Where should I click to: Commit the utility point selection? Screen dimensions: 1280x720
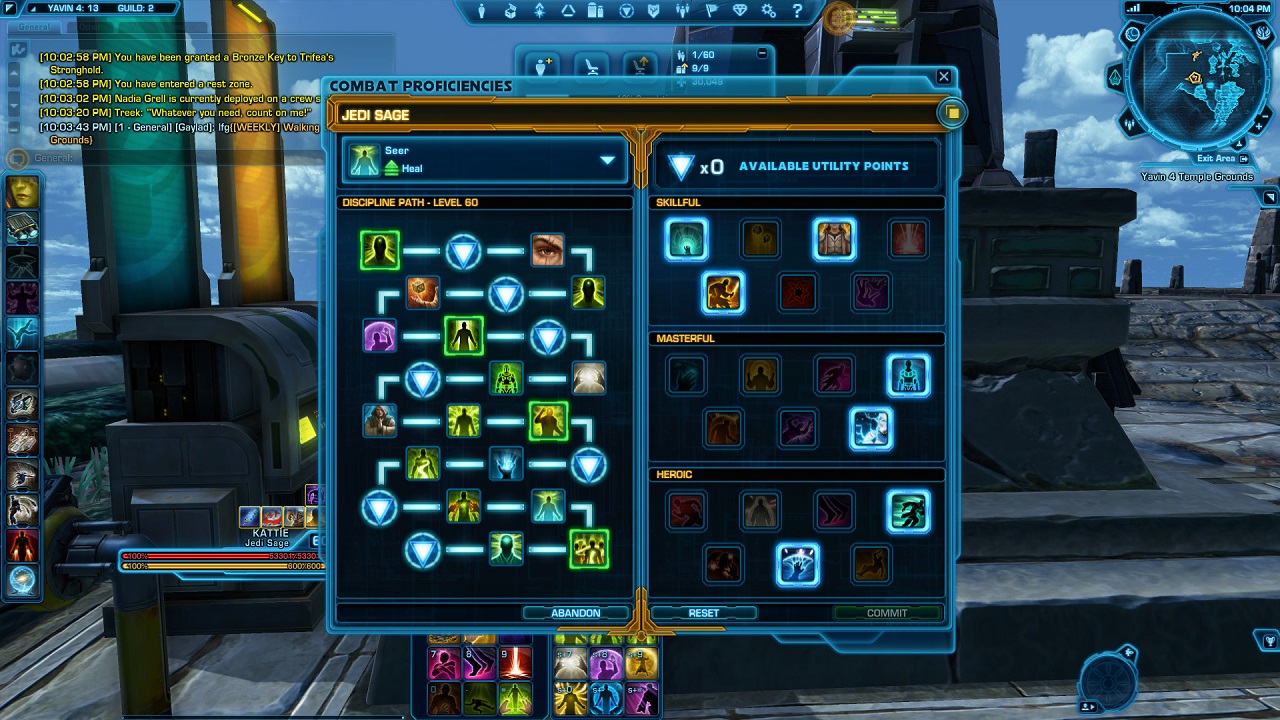[887, 613]
